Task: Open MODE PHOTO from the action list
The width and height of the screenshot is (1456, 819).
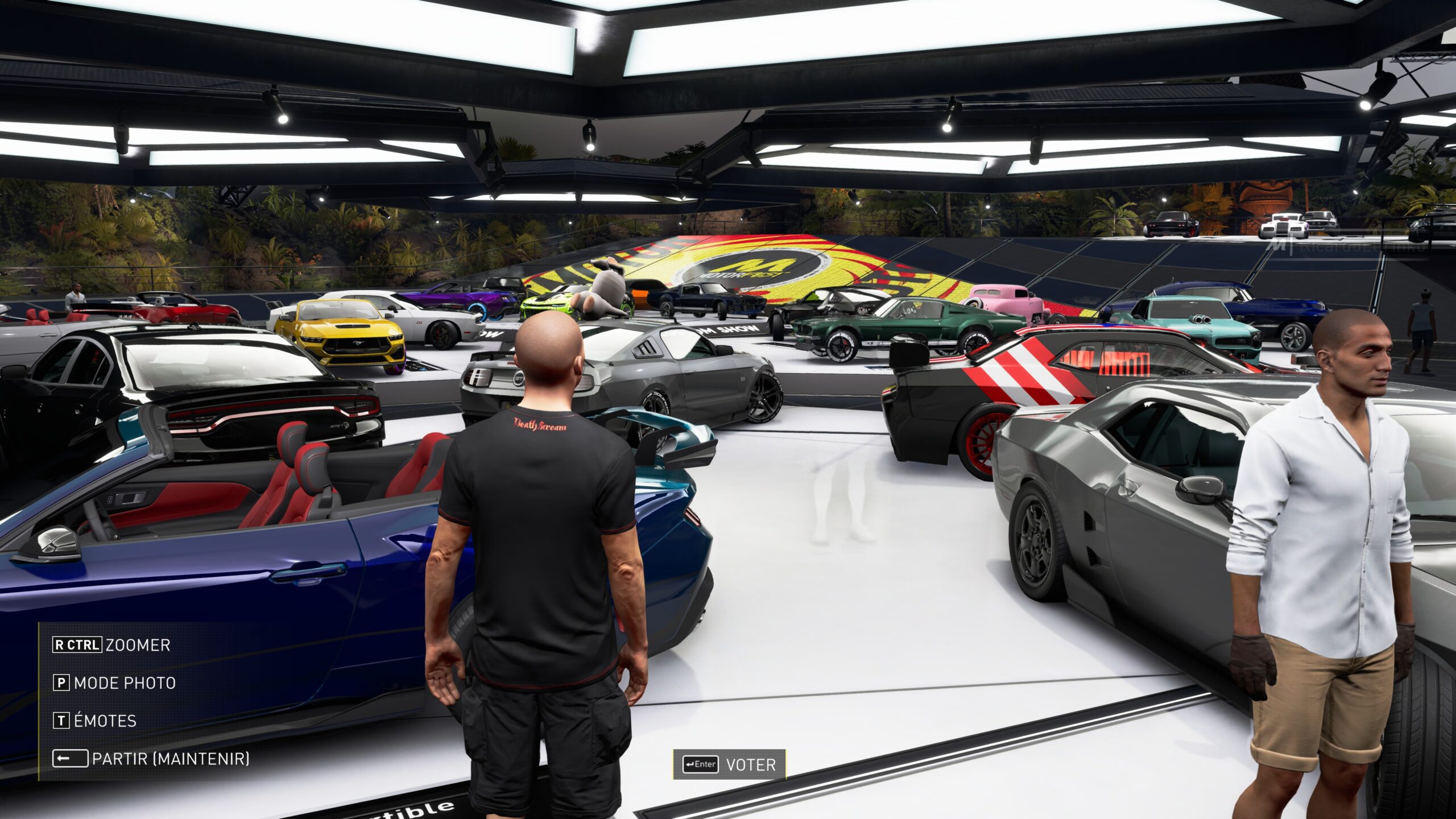Action: [x=114, y=682]
